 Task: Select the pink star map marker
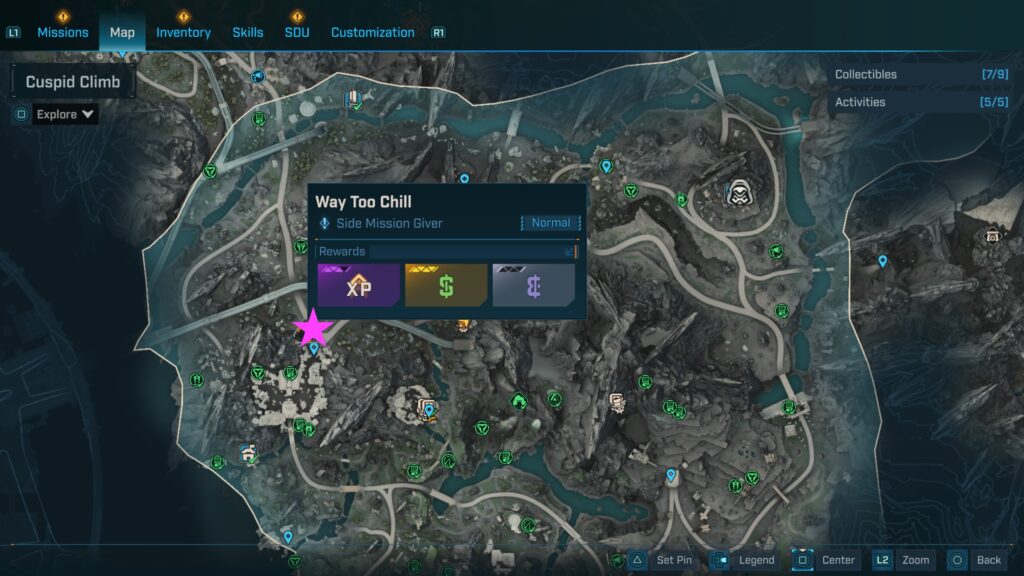coord(313,328)
